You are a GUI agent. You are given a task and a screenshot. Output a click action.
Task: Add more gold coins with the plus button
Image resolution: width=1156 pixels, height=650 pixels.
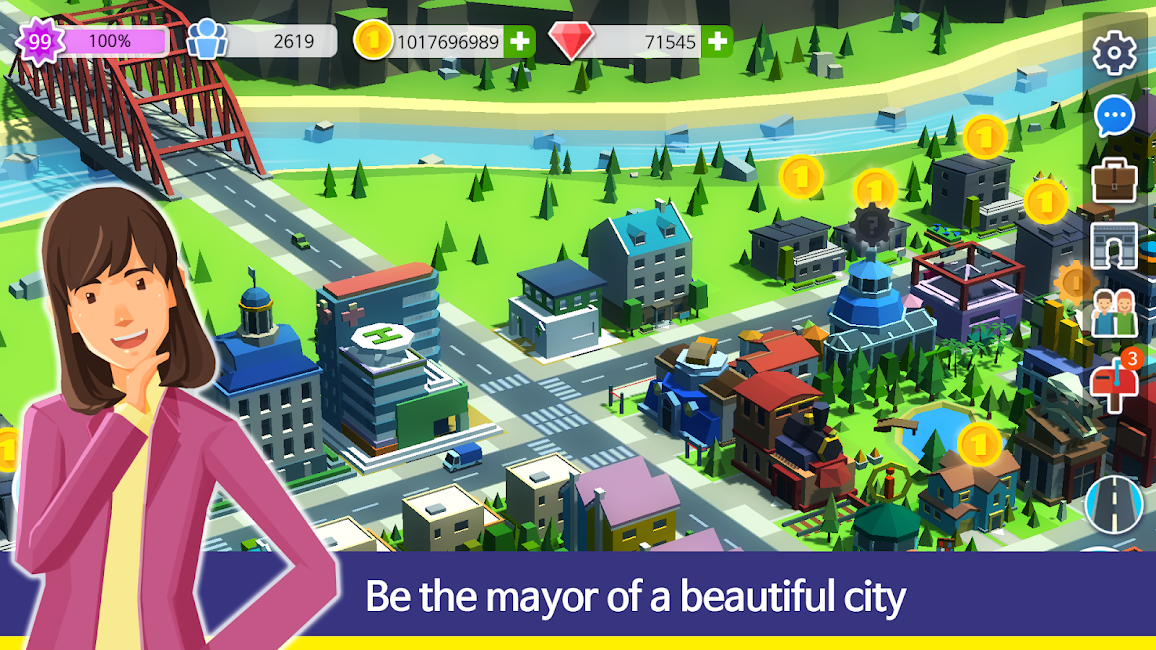(519, 42)
